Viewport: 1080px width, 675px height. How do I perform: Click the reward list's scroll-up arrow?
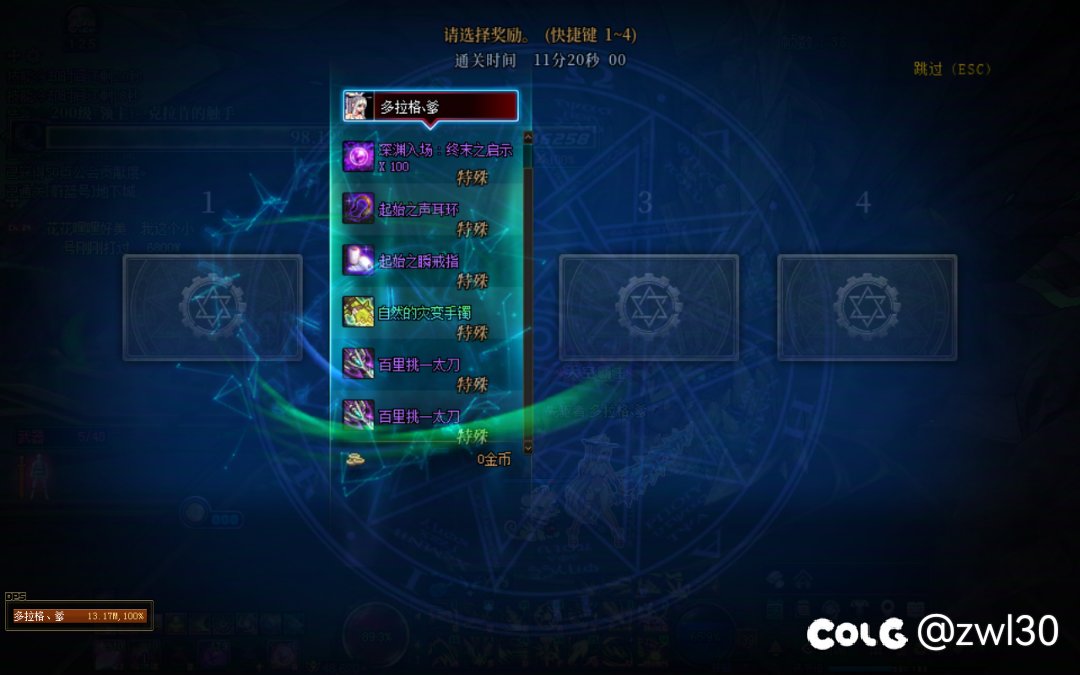coord(529,139)
